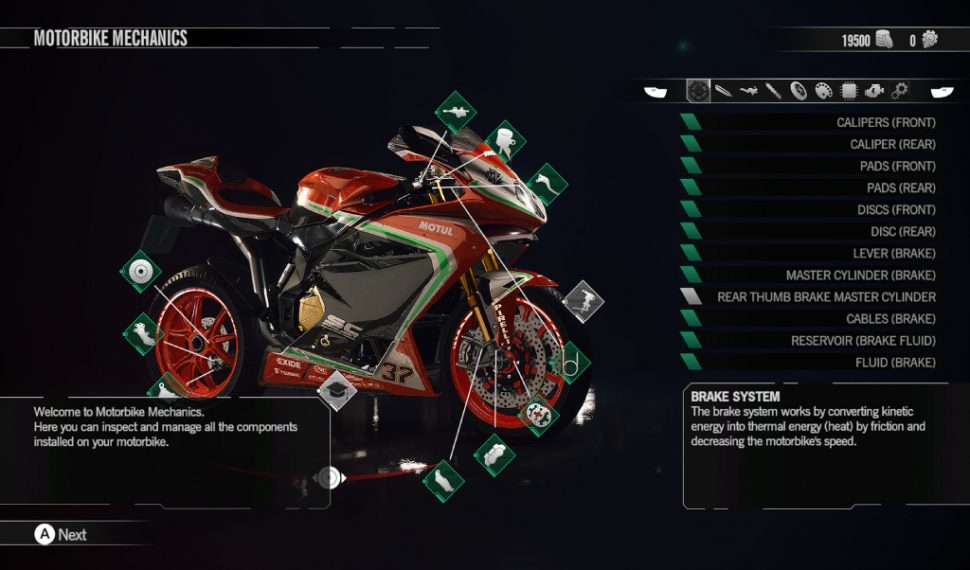The height and width of the screenshot is (570, 970).
Task: Switch to the paint palette category tab
Action: (x=823, y=92)
